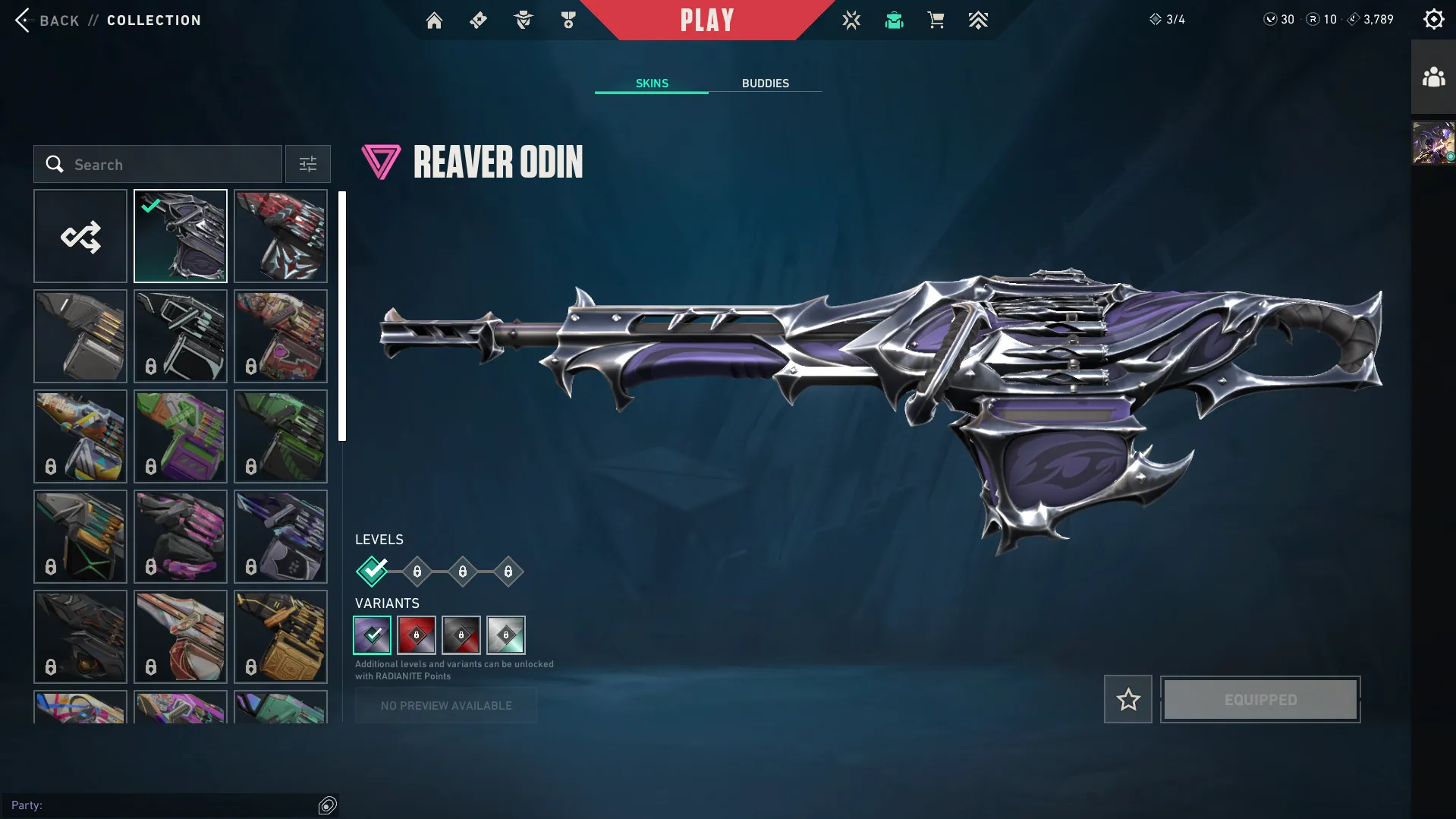Open the Collection backpack icon
Screen dimensions: 1456x819
pyautogui.click(x=893, y=20)
